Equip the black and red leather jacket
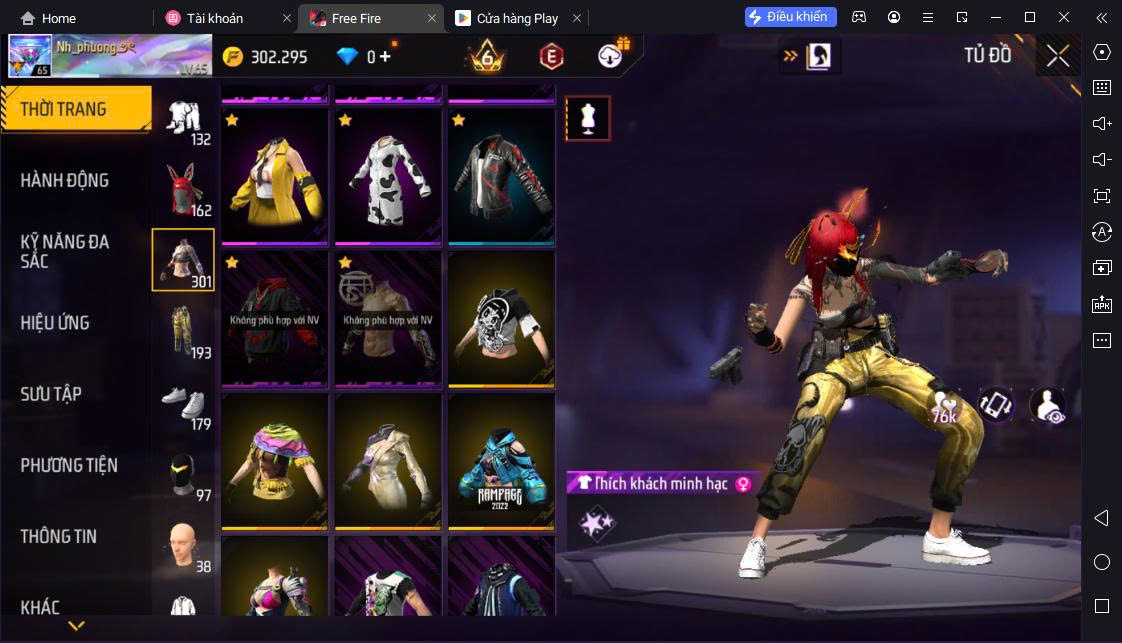 click(x=501, y=175)
